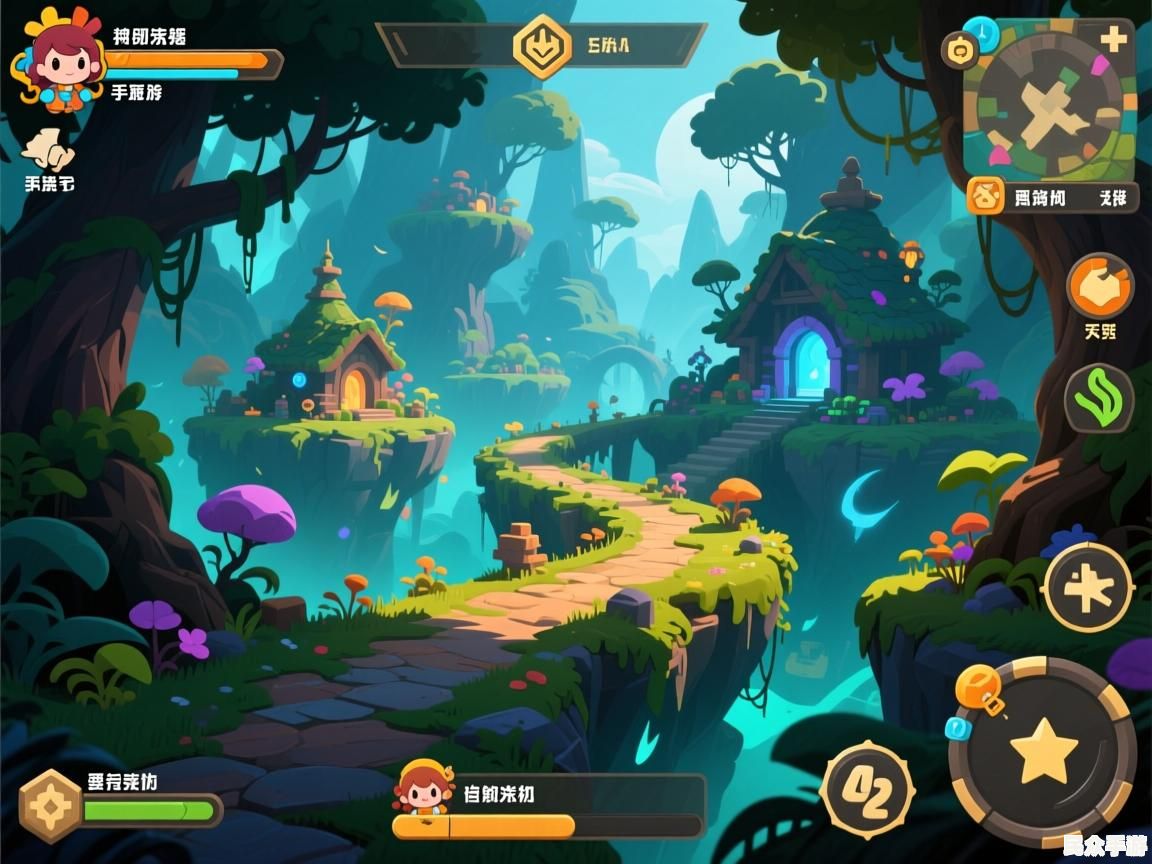Open the player avatar portrait profile
Viewport: 1152px width, 864px height.
[60, 62]
